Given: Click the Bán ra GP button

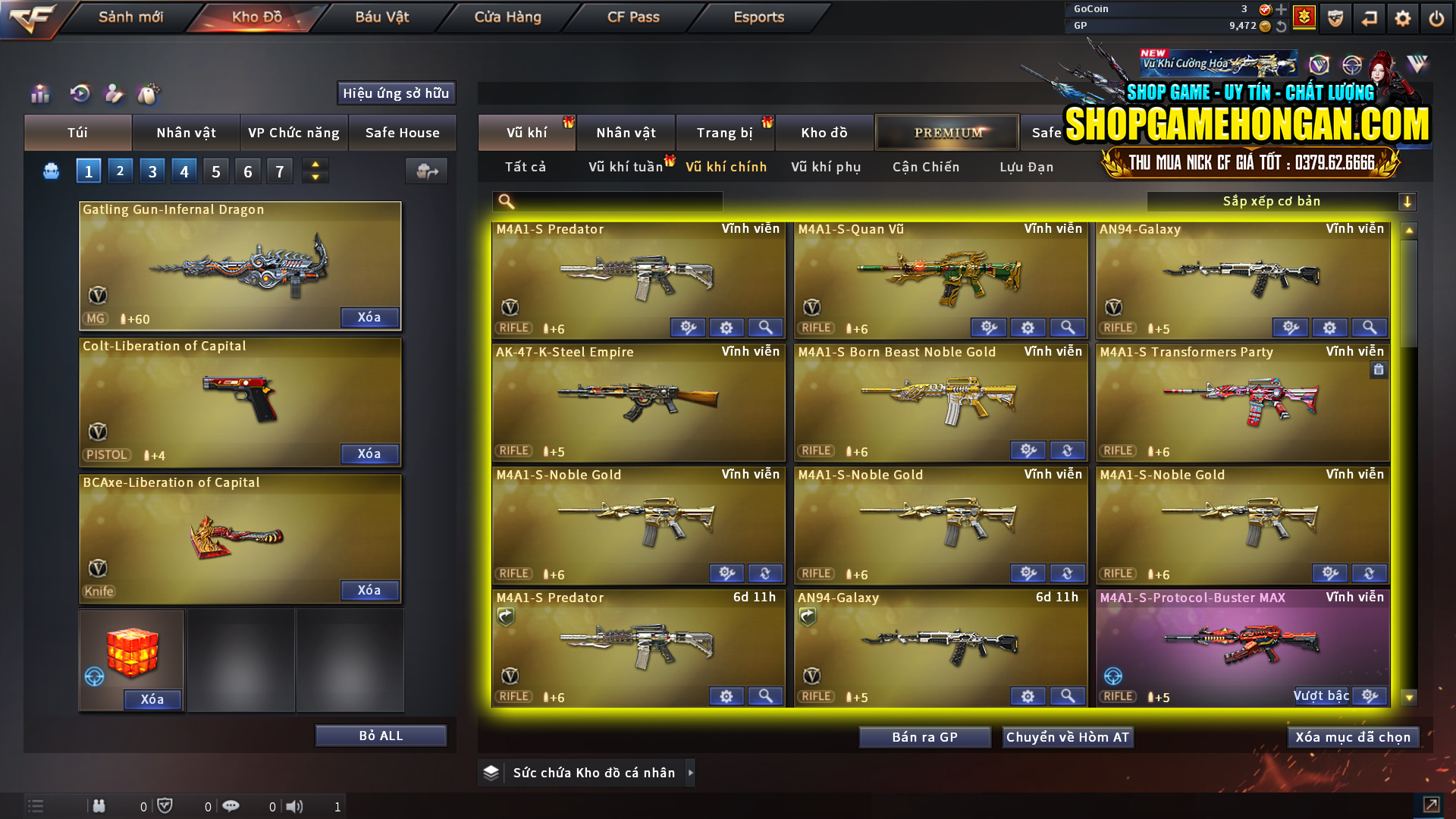Looking at the screenshot, I should [924, 736].
